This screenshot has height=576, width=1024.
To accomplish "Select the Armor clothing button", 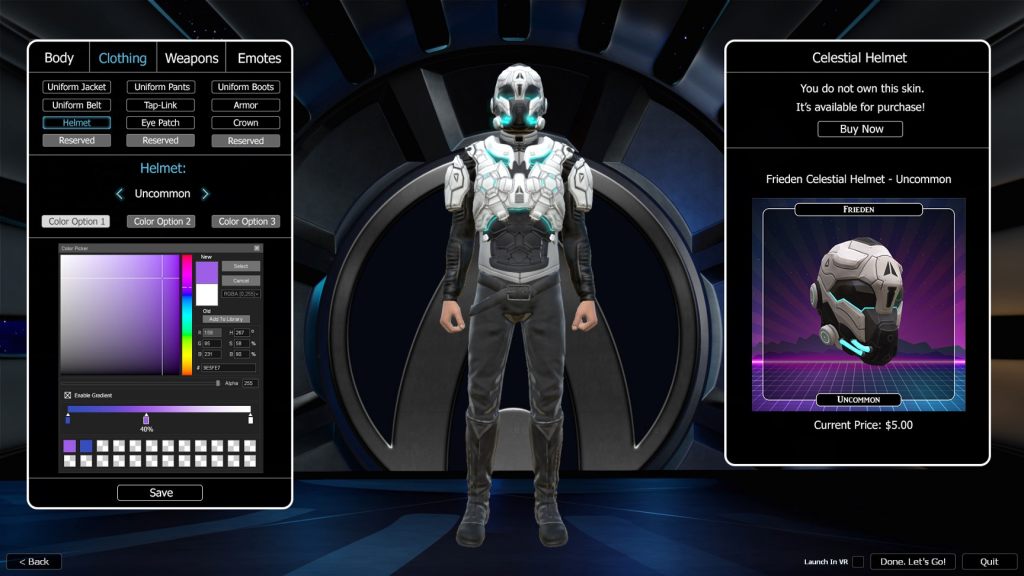I will 245,105.
